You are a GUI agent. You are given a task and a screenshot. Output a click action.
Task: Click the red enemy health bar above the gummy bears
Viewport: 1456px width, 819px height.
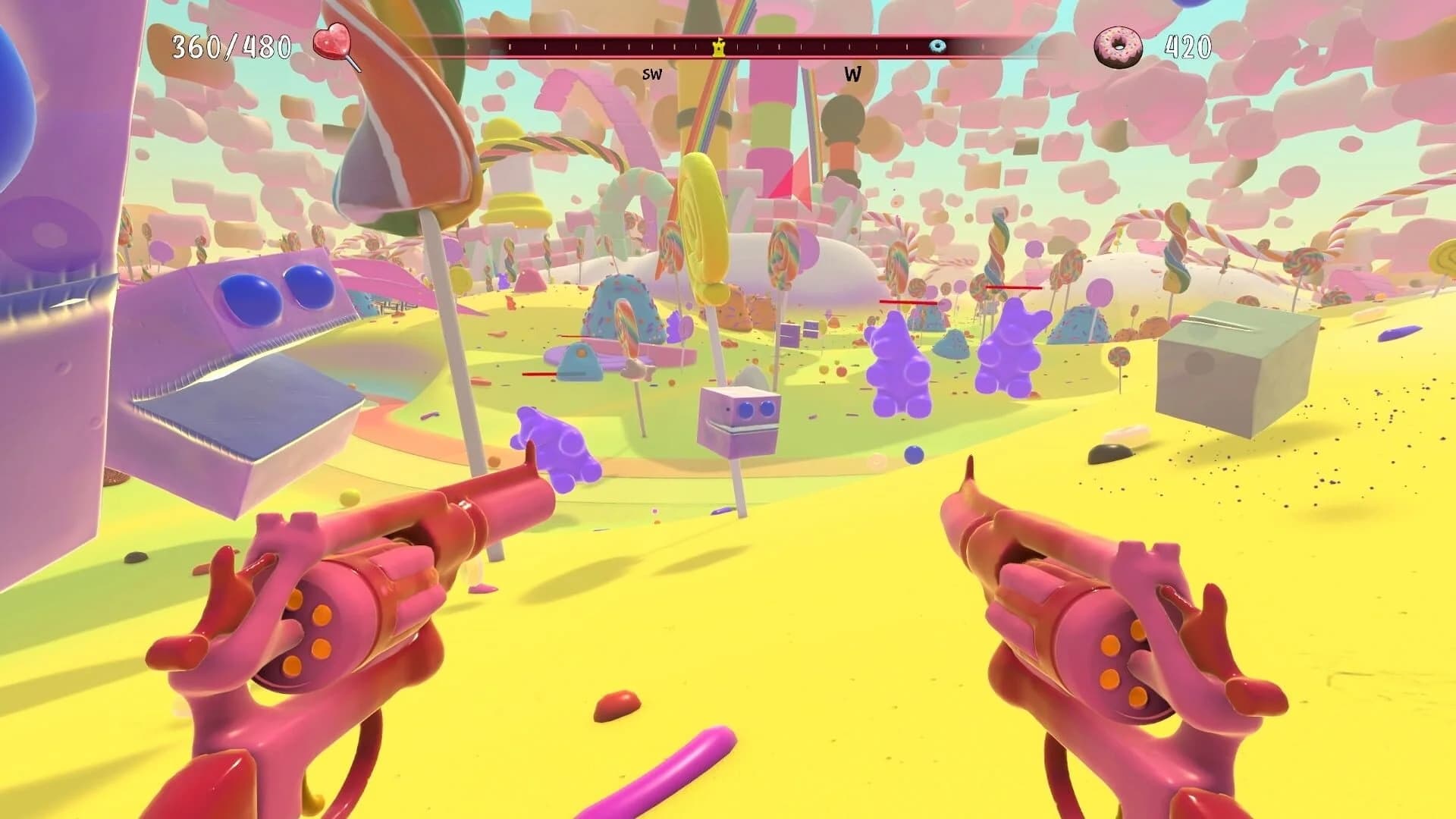click(907, 303)
